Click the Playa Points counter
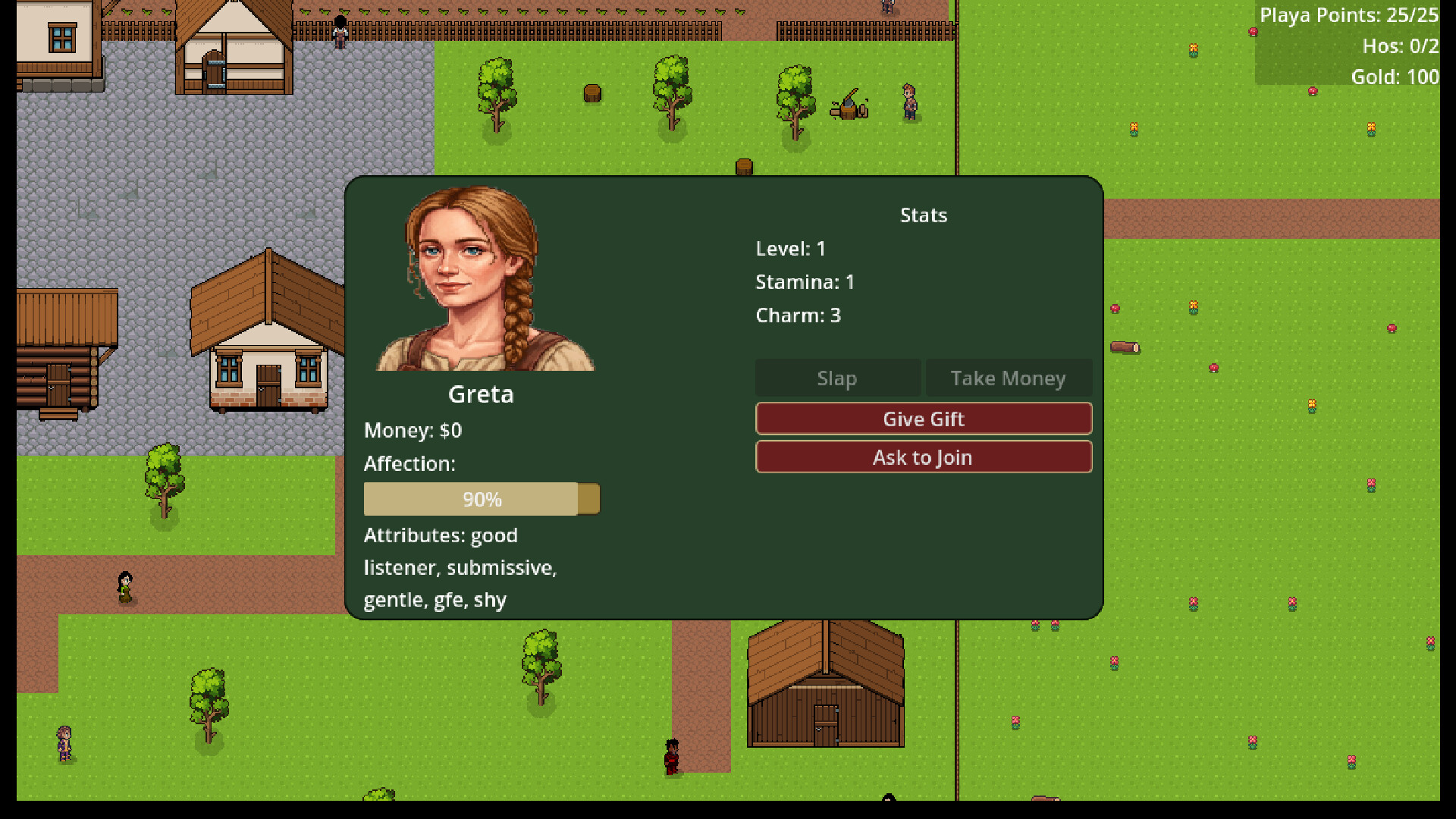The width and height of the screenshot is (1456, 819). [x=1348, y=15]
